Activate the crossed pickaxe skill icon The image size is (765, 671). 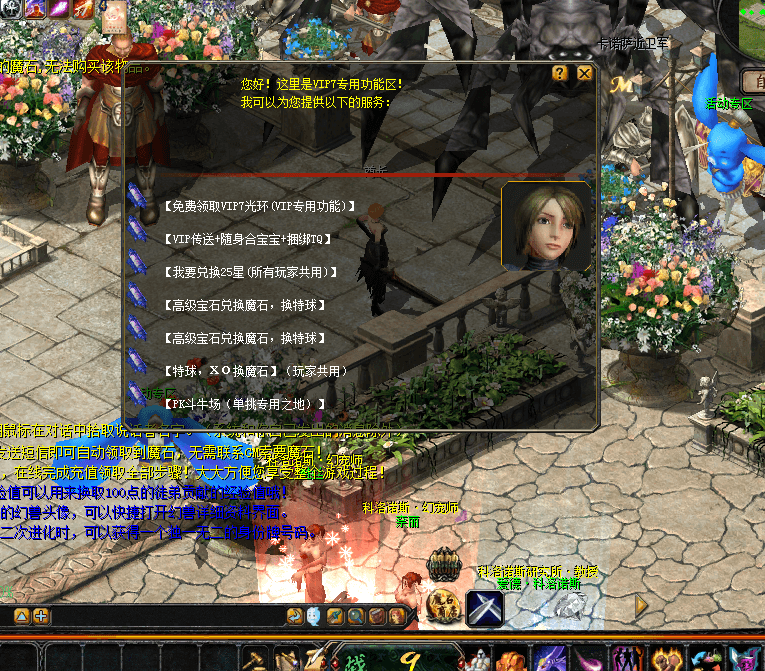(x=484, y=609)
